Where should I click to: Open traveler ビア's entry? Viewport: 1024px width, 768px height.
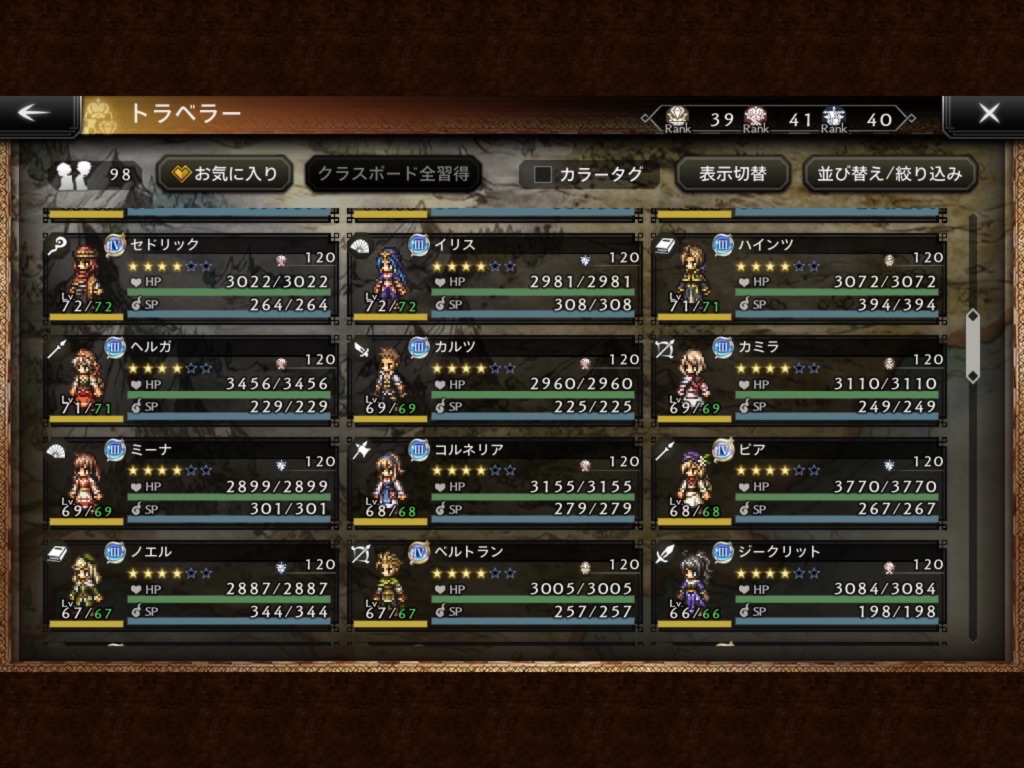[798, 482]
